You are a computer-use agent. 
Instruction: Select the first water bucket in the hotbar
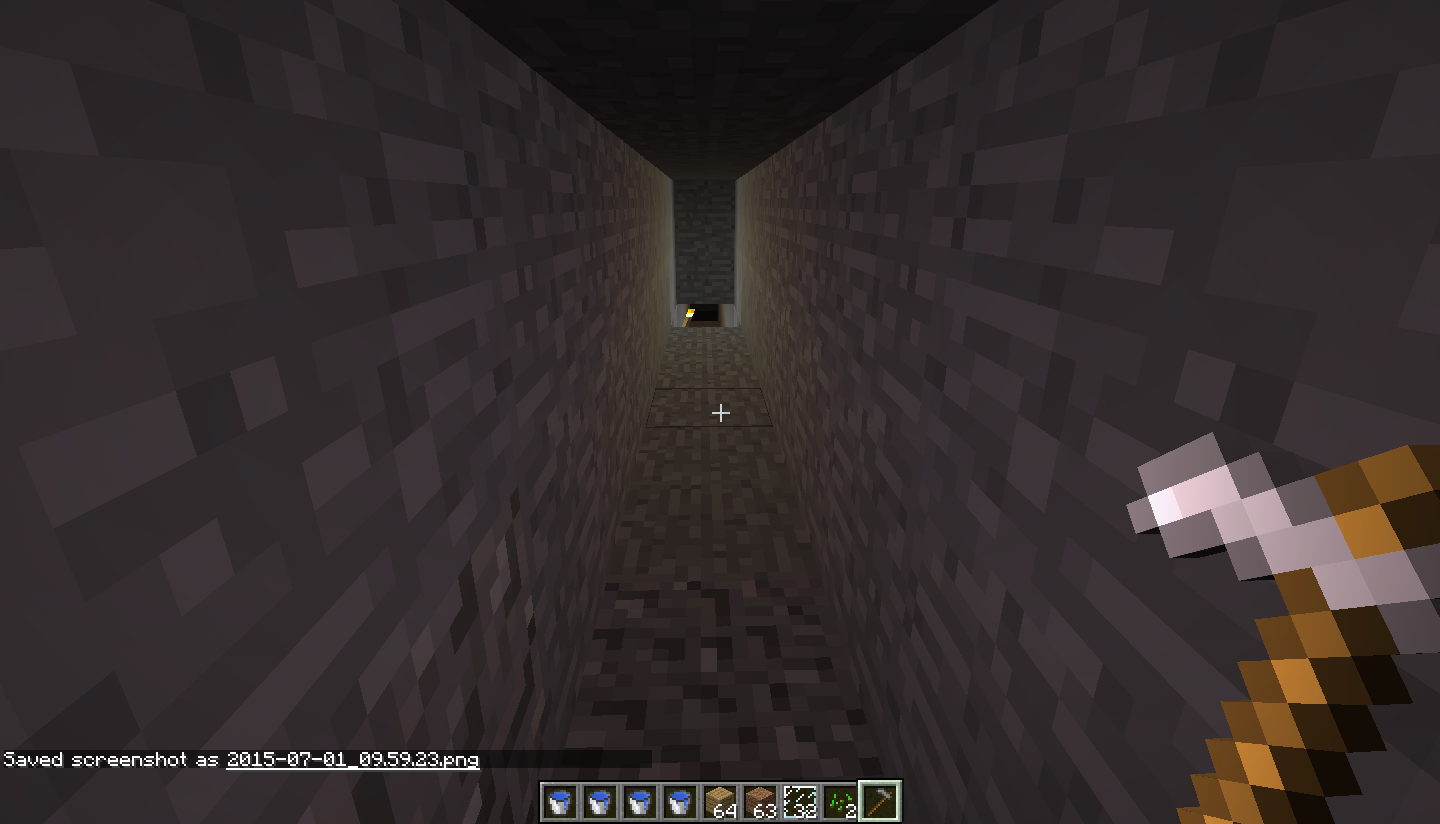pos(560,800)
